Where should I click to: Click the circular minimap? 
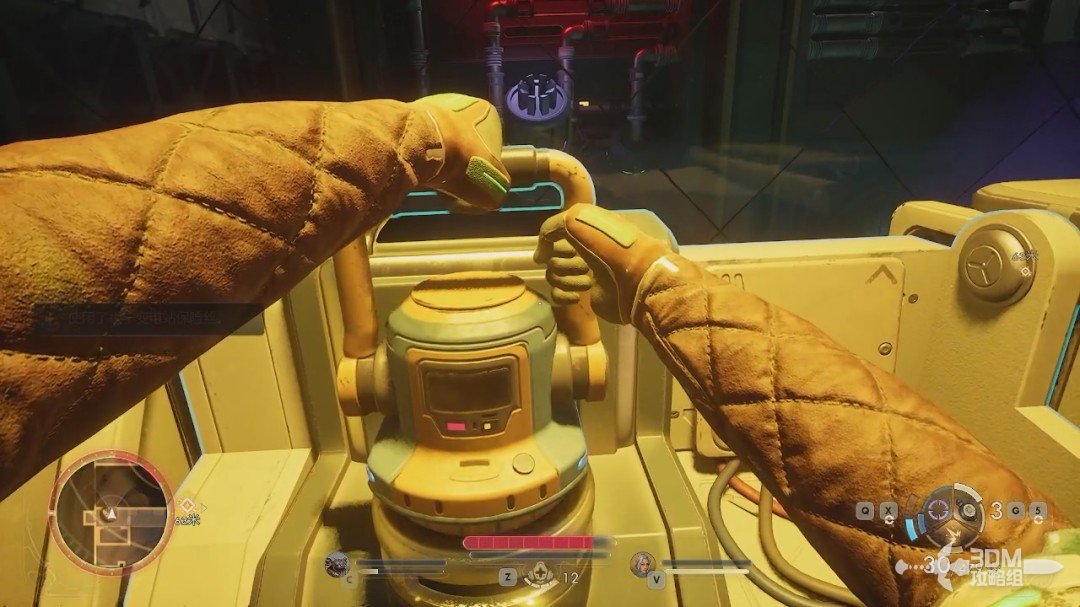point(112,513)
